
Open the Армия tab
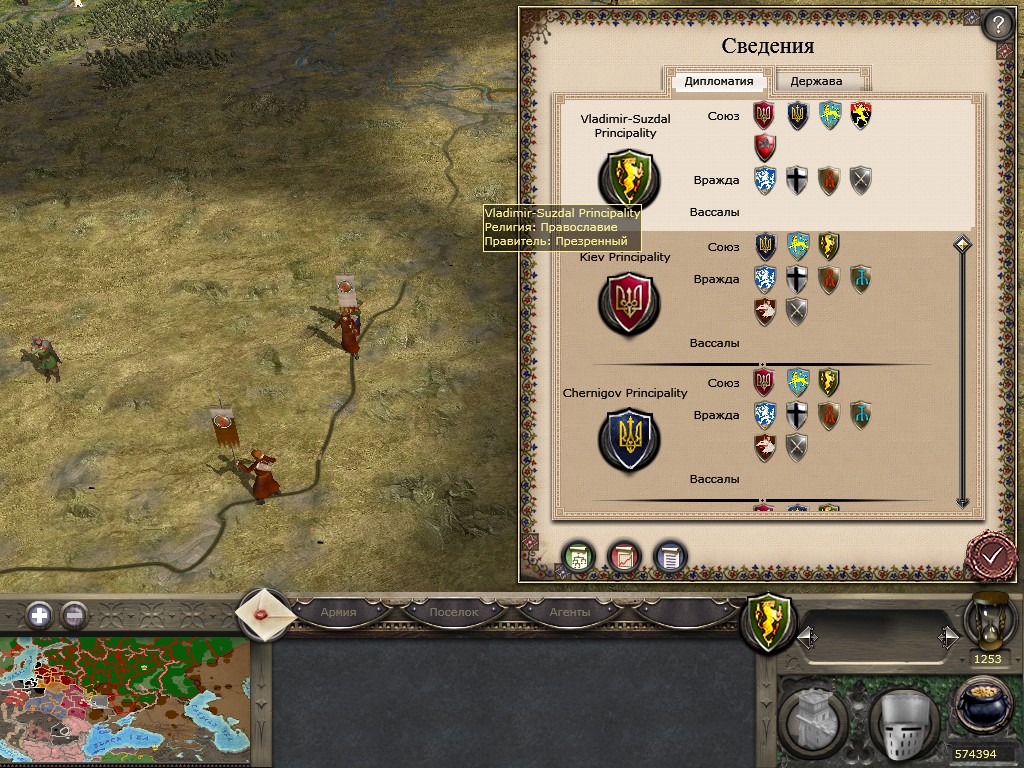coord(338,612)
